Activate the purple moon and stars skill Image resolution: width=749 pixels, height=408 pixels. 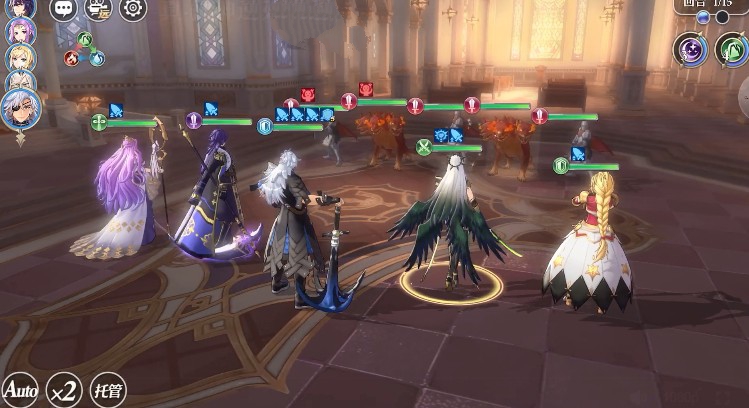pyautogui.click(x=691, y=50)
